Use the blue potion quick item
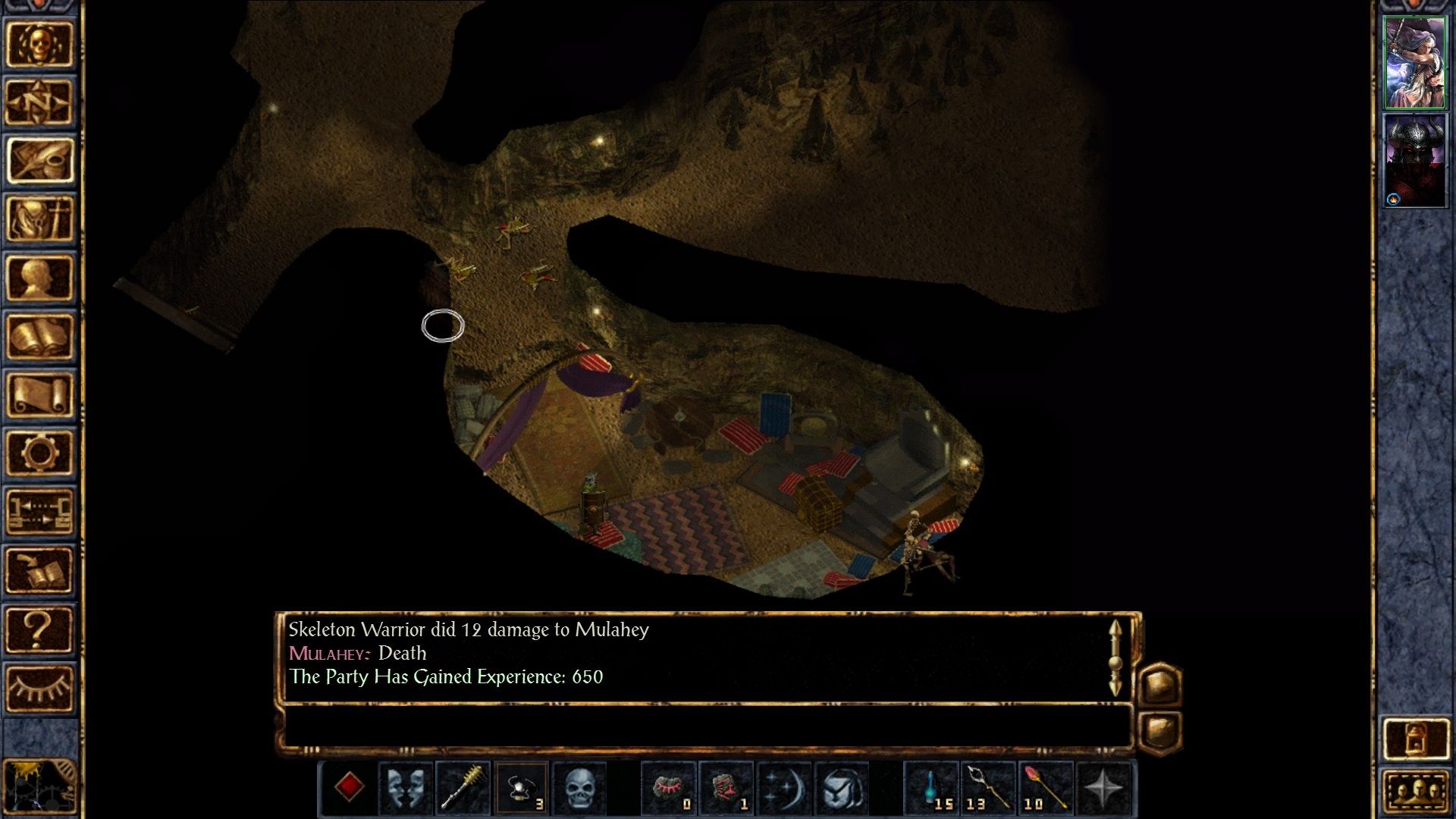The height and width of the screenshot is (819, 1456). (x=932, y=788)
